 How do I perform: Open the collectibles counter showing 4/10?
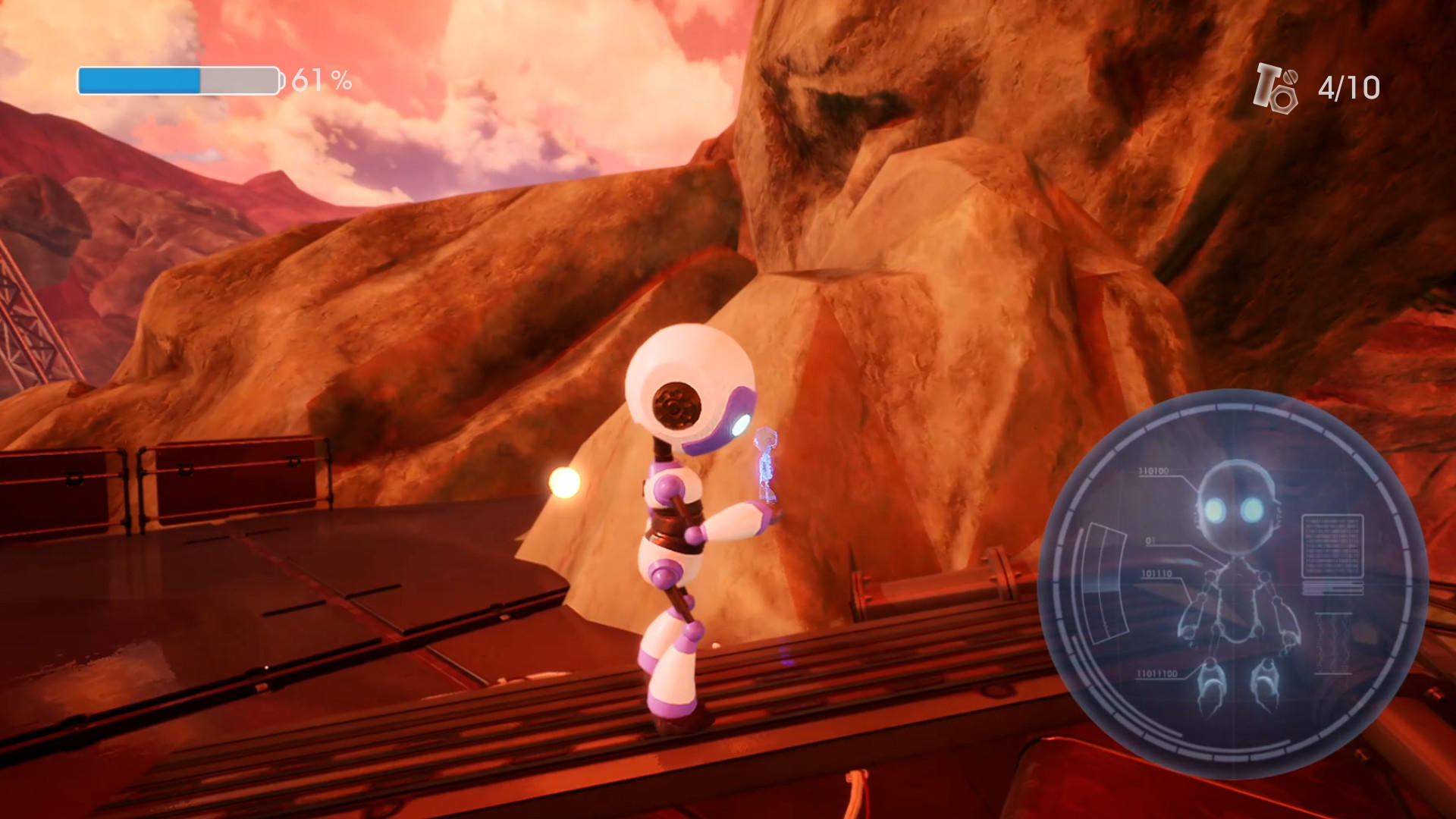(1347, 88)
